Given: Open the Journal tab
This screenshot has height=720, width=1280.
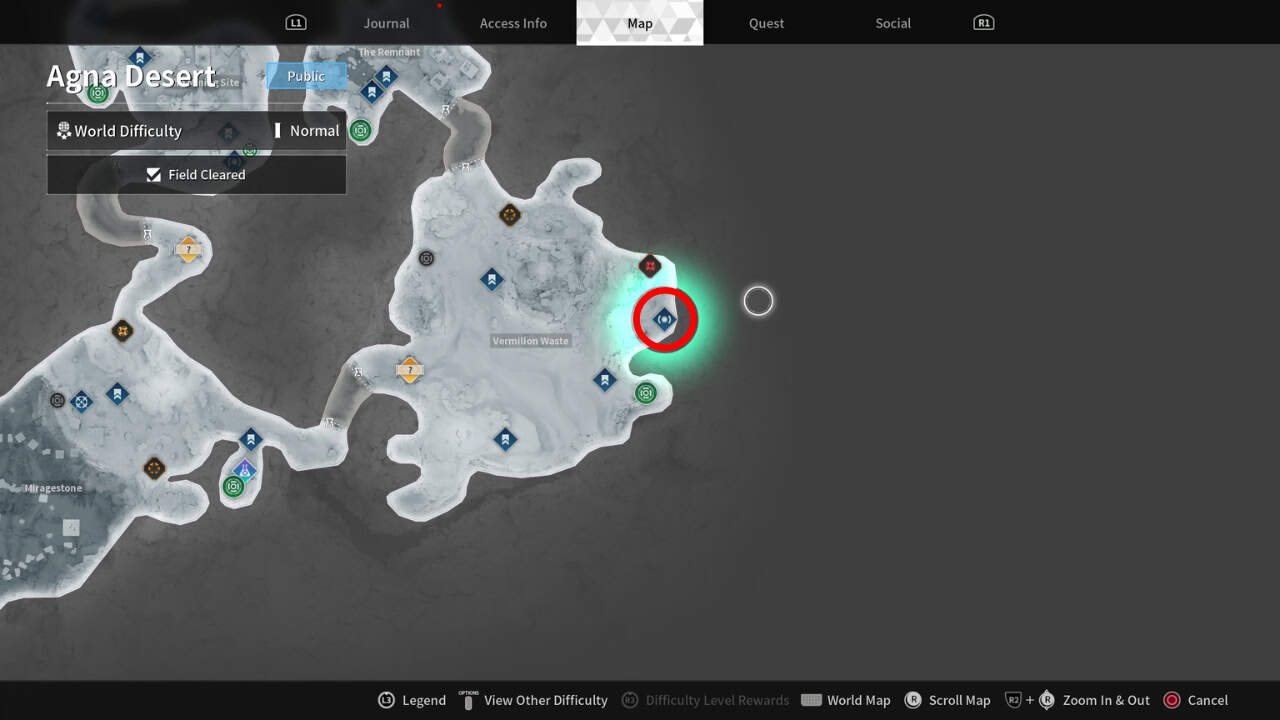Looking at the screenshot, I should click(x=386, y=23).
